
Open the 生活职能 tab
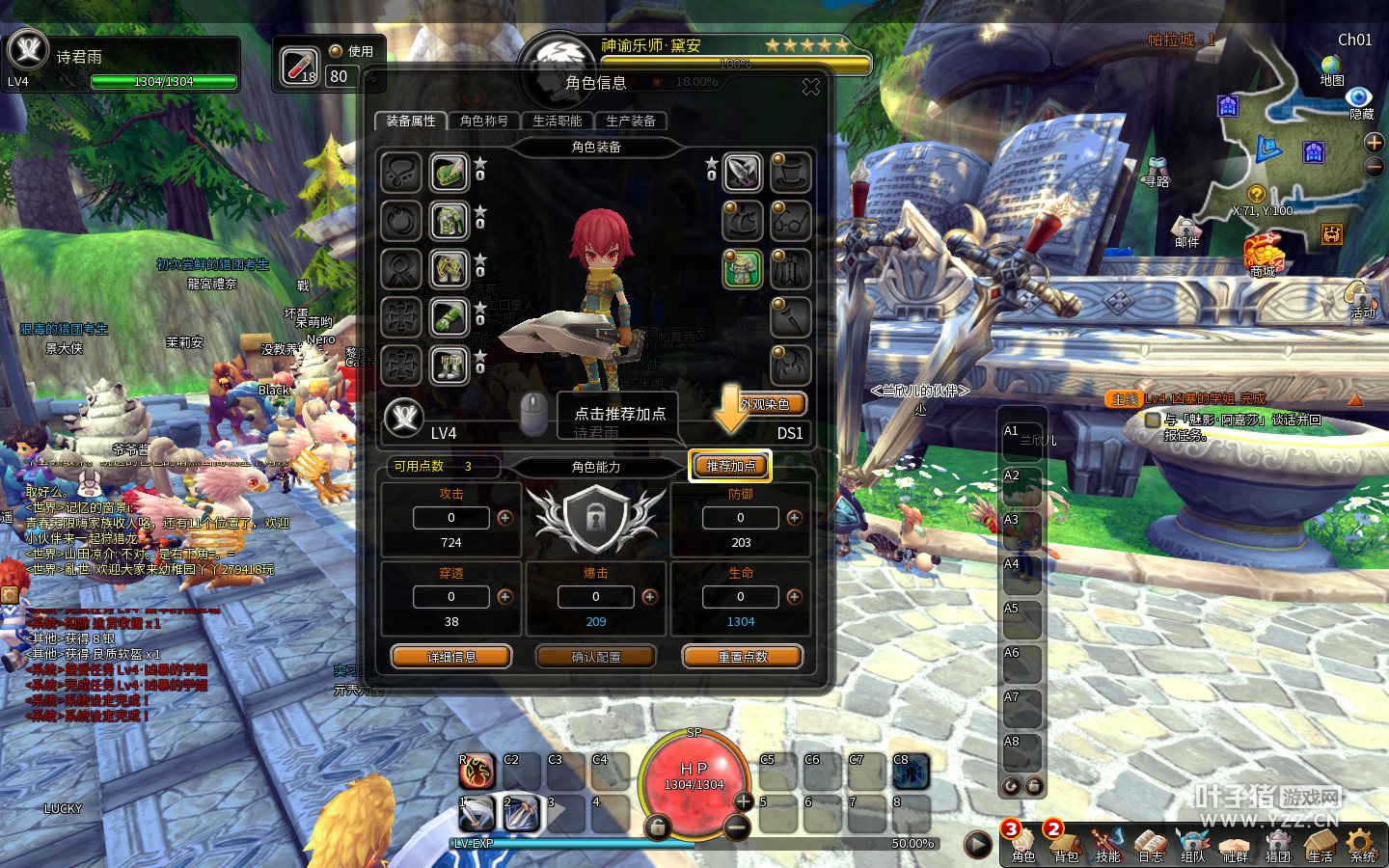click(x=558, y=122)
